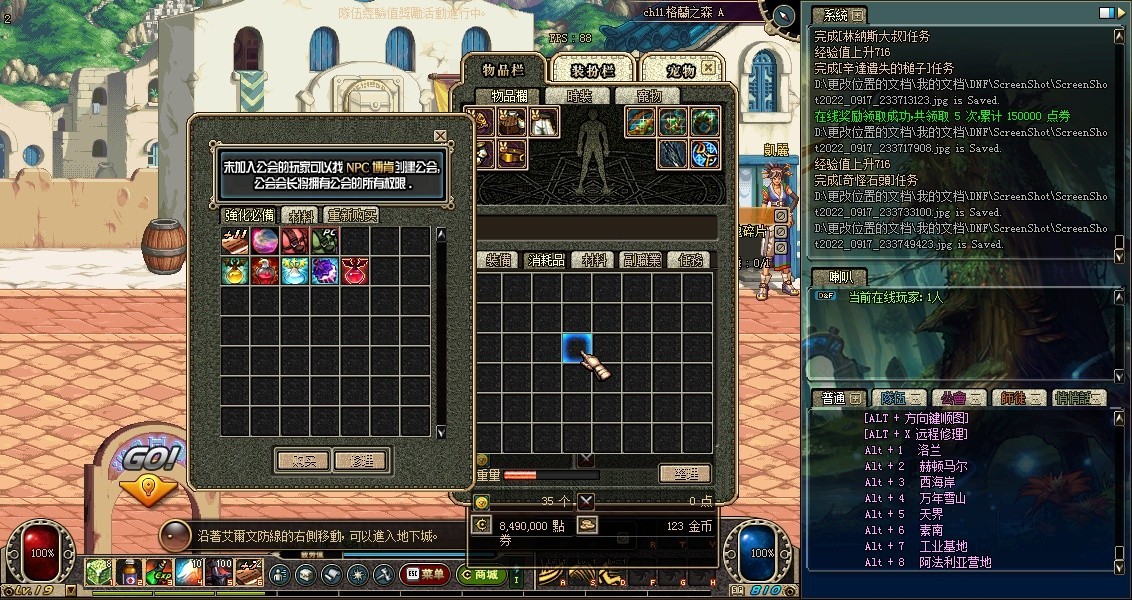Close the inventory window
The height and width of the screenshot is (600, 1132).
pyautogui.click(x=708, y=67)
